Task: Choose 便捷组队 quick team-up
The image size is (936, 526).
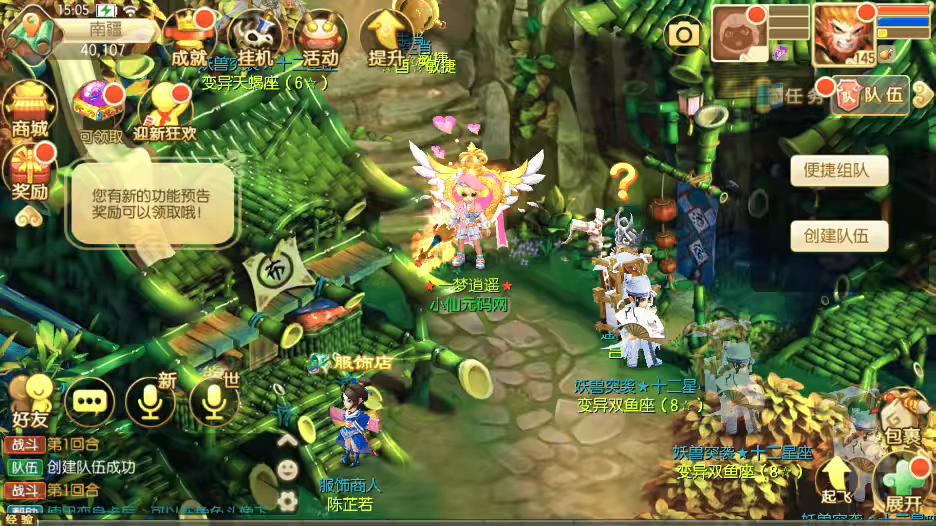Action: point(840,170)
